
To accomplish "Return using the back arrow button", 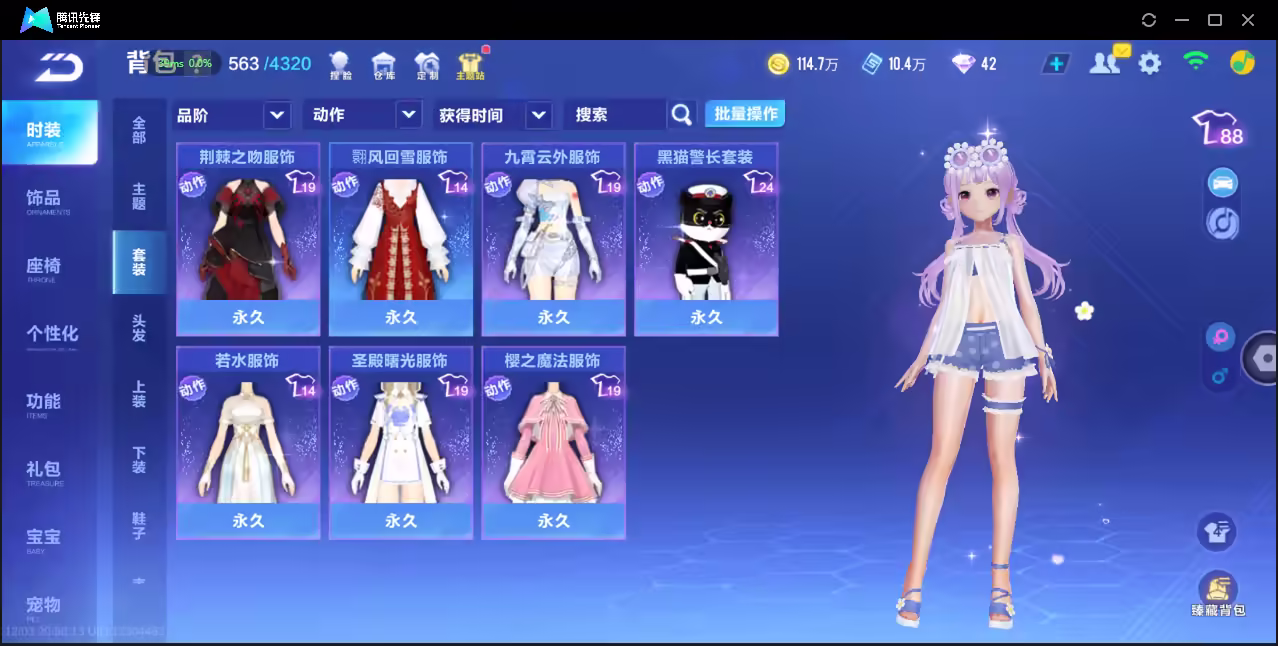I will pos(58,67).
